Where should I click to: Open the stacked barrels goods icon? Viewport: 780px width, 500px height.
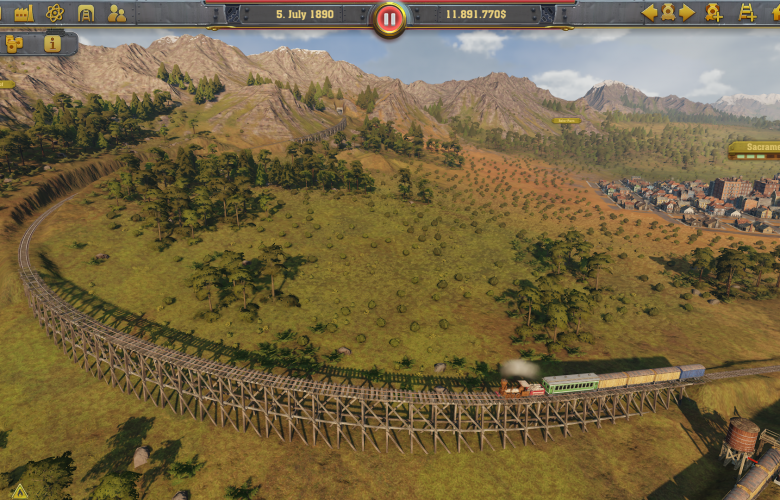(x=15, y=44)
